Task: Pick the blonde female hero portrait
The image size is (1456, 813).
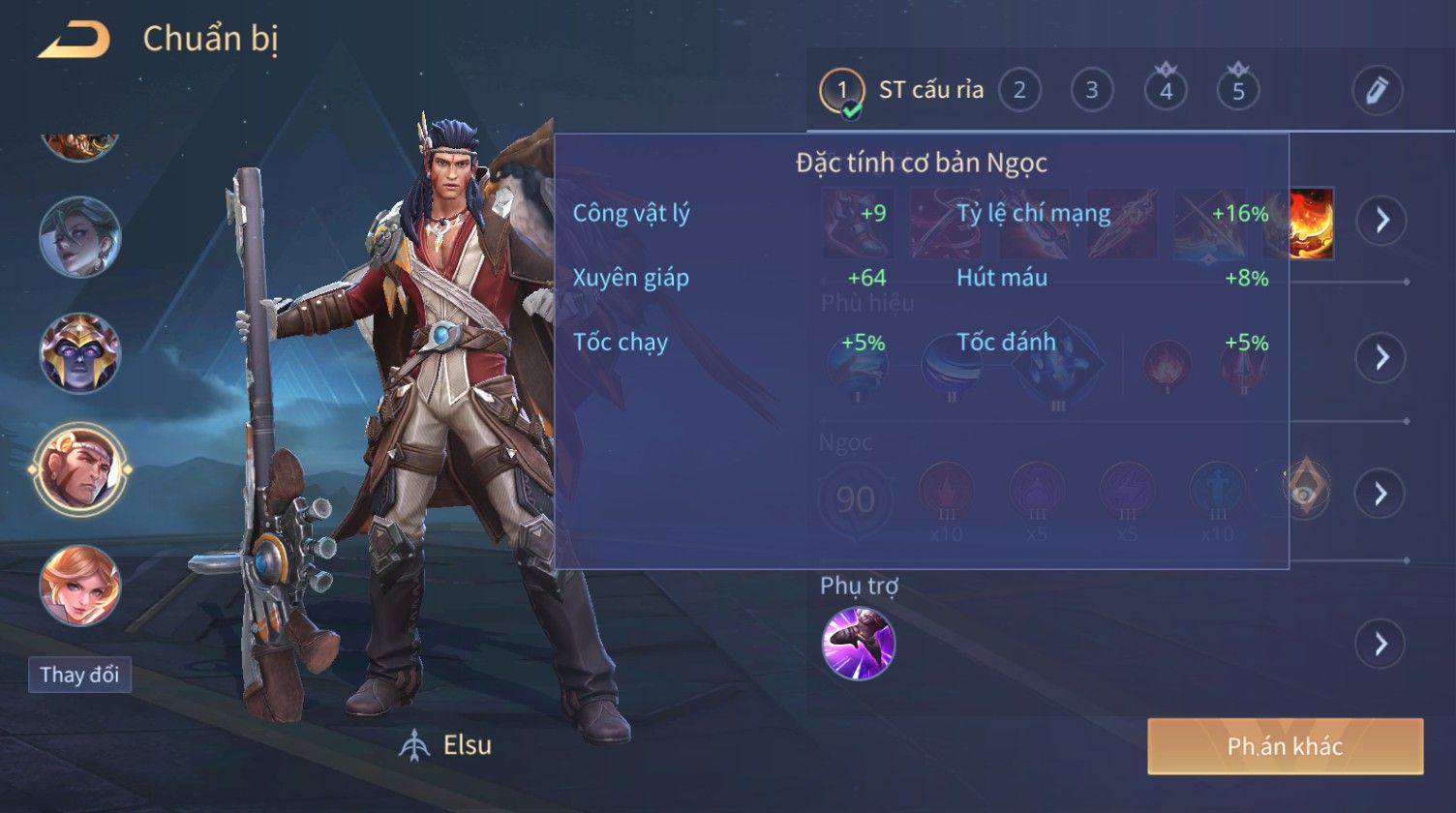Action: tap(80, 585)
